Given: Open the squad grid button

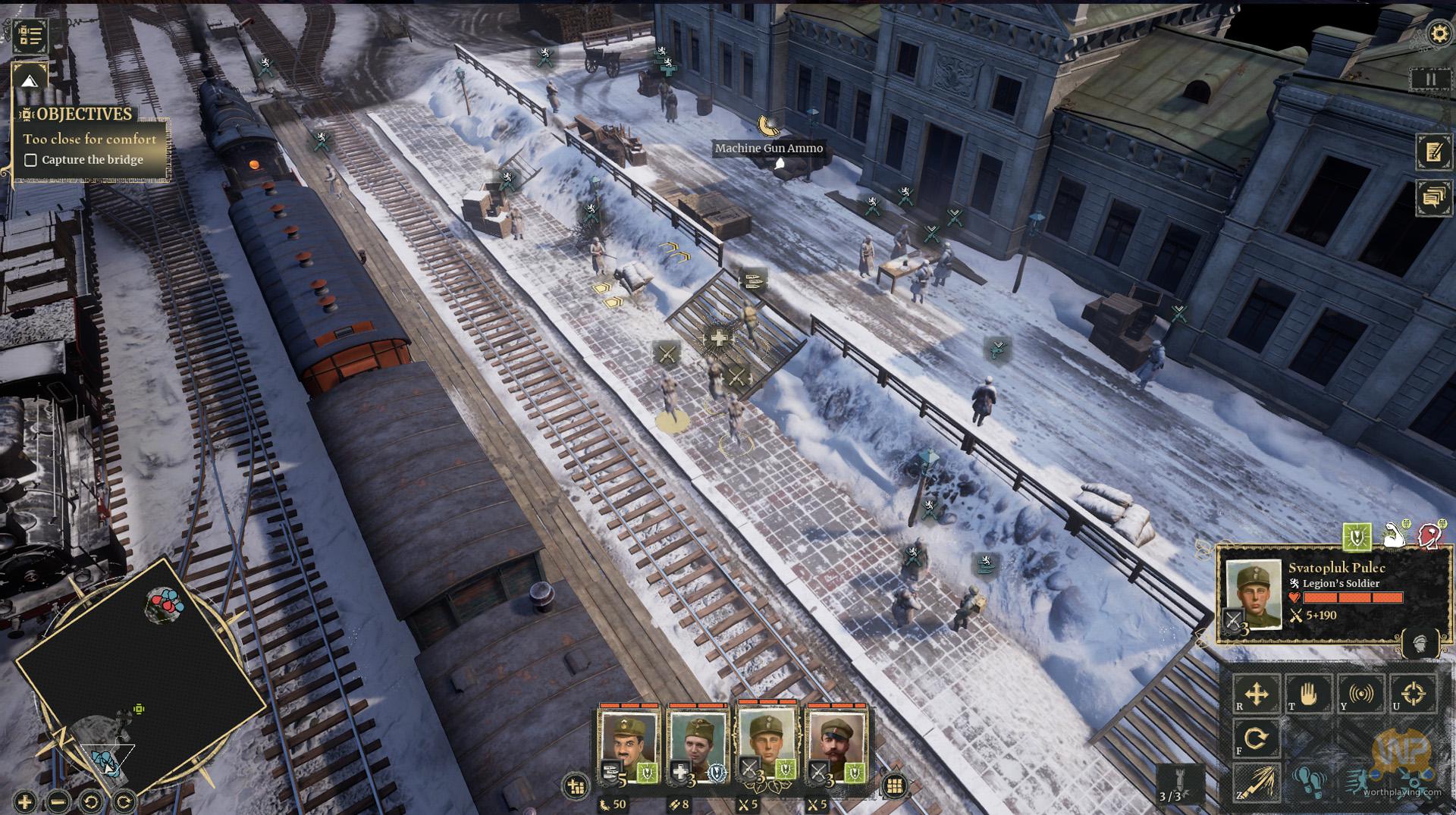Looking at the screenshot, I should [x=895, y=786].
